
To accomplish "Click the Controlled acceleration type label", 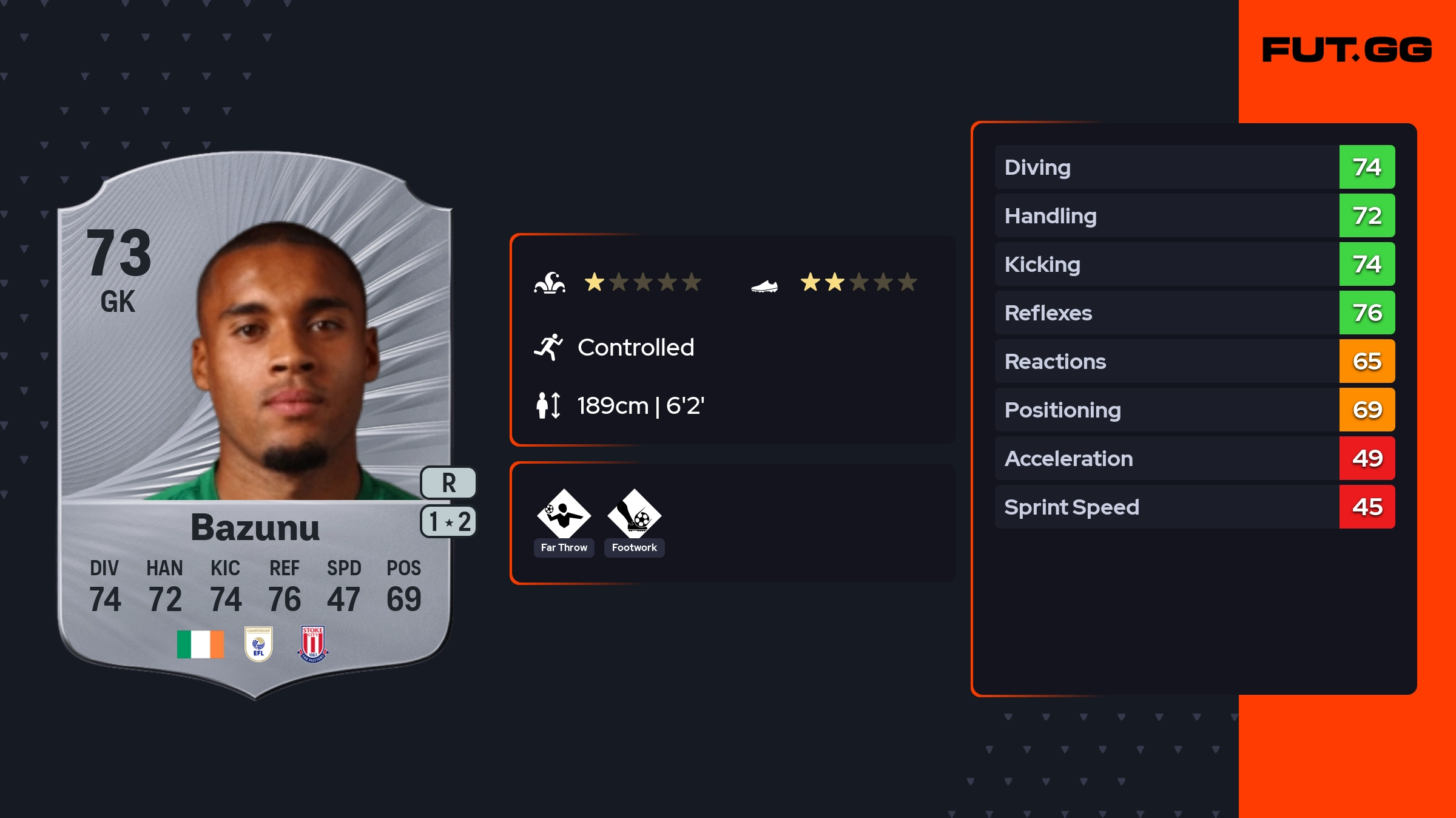I will tap(635, 348).
